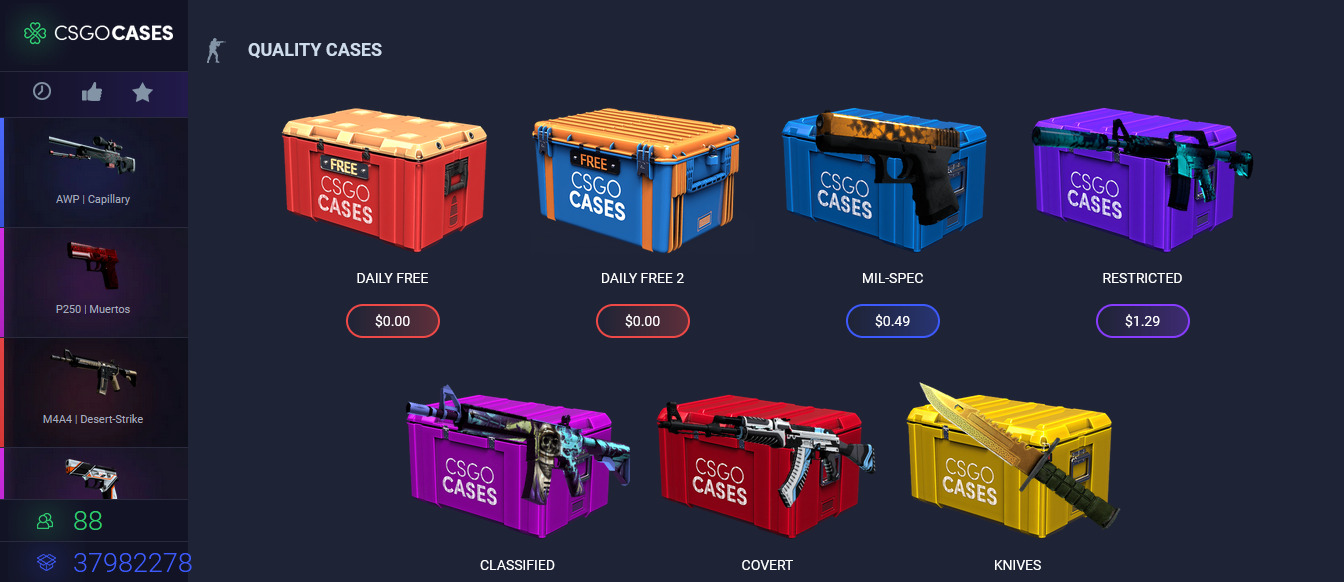1344x582 pixels.
Task: View the AWP | Capillary drop
Action: 93,170
